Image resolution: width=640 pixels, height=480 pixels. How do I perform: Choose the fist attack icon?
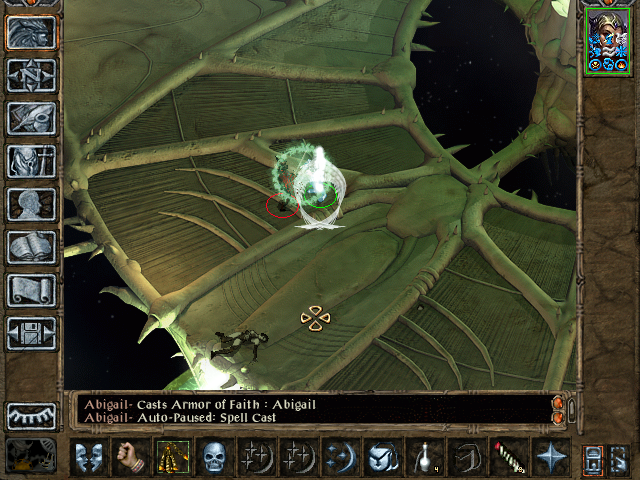click(x=131, y=457)
